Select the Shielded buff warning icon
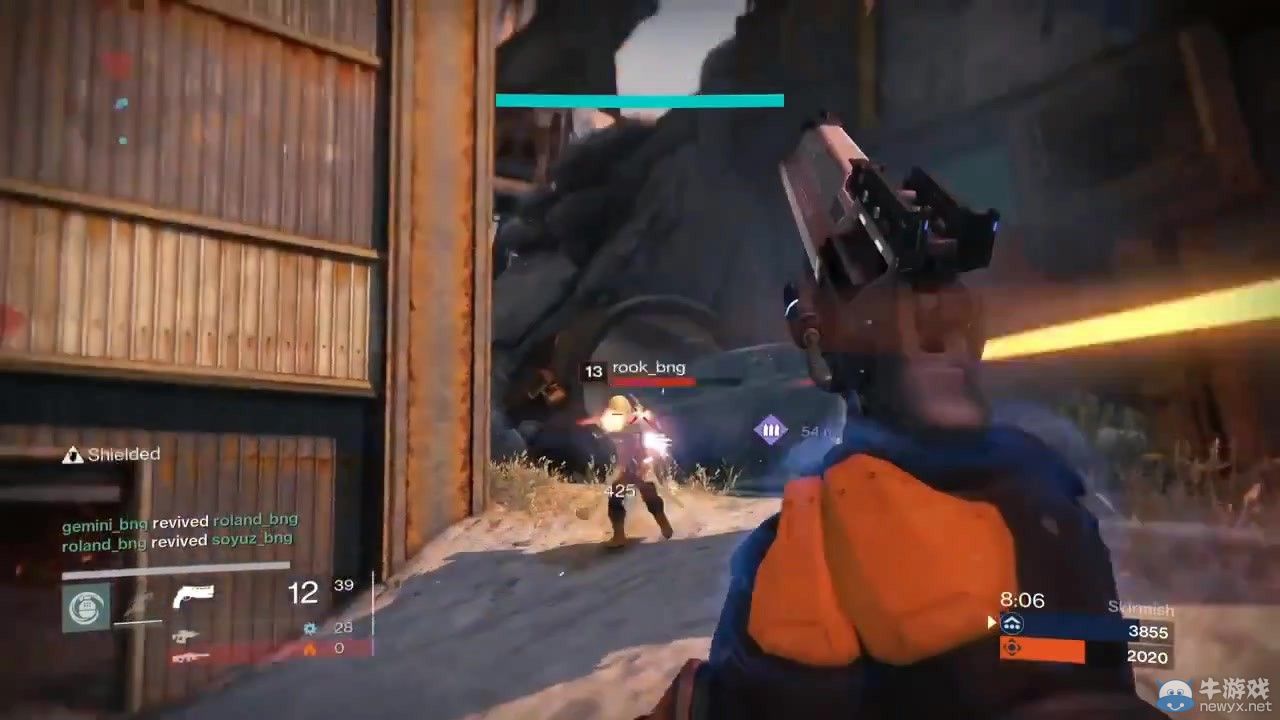 [x=72, y=454]
